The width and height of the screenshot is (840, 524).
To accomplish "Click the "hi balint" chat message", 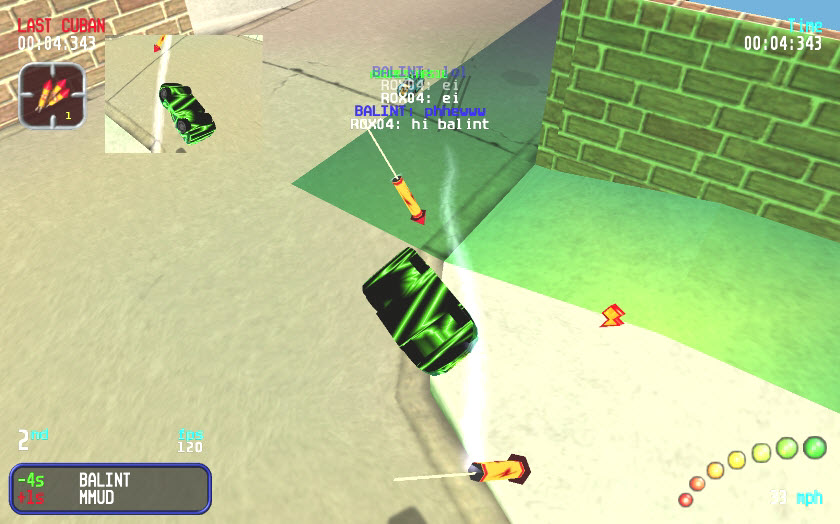I will coord(420,125).
